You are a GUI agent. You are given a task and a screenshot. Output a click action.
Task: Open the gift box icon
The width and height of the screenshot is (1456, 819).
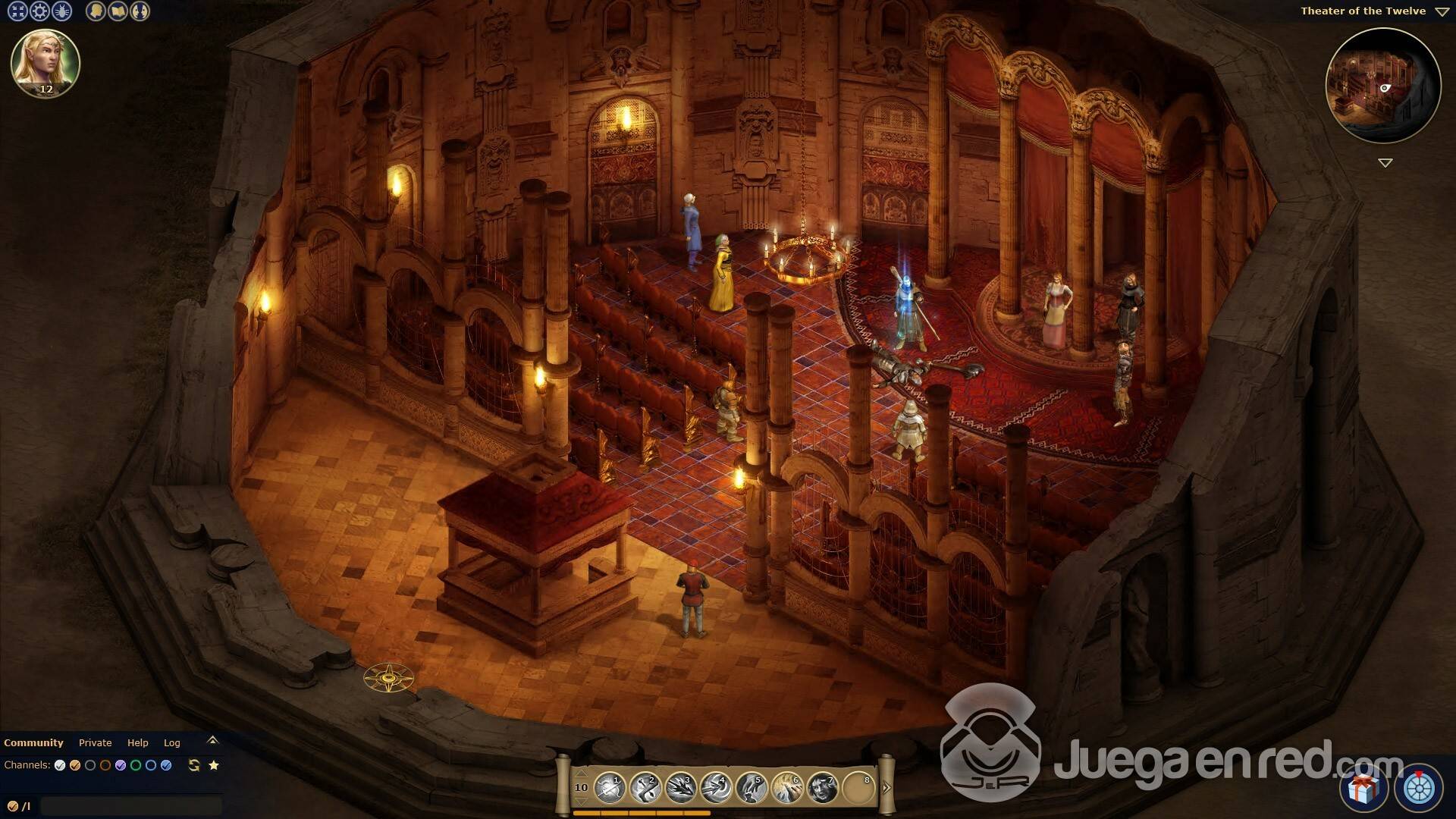click(1363, 789)
